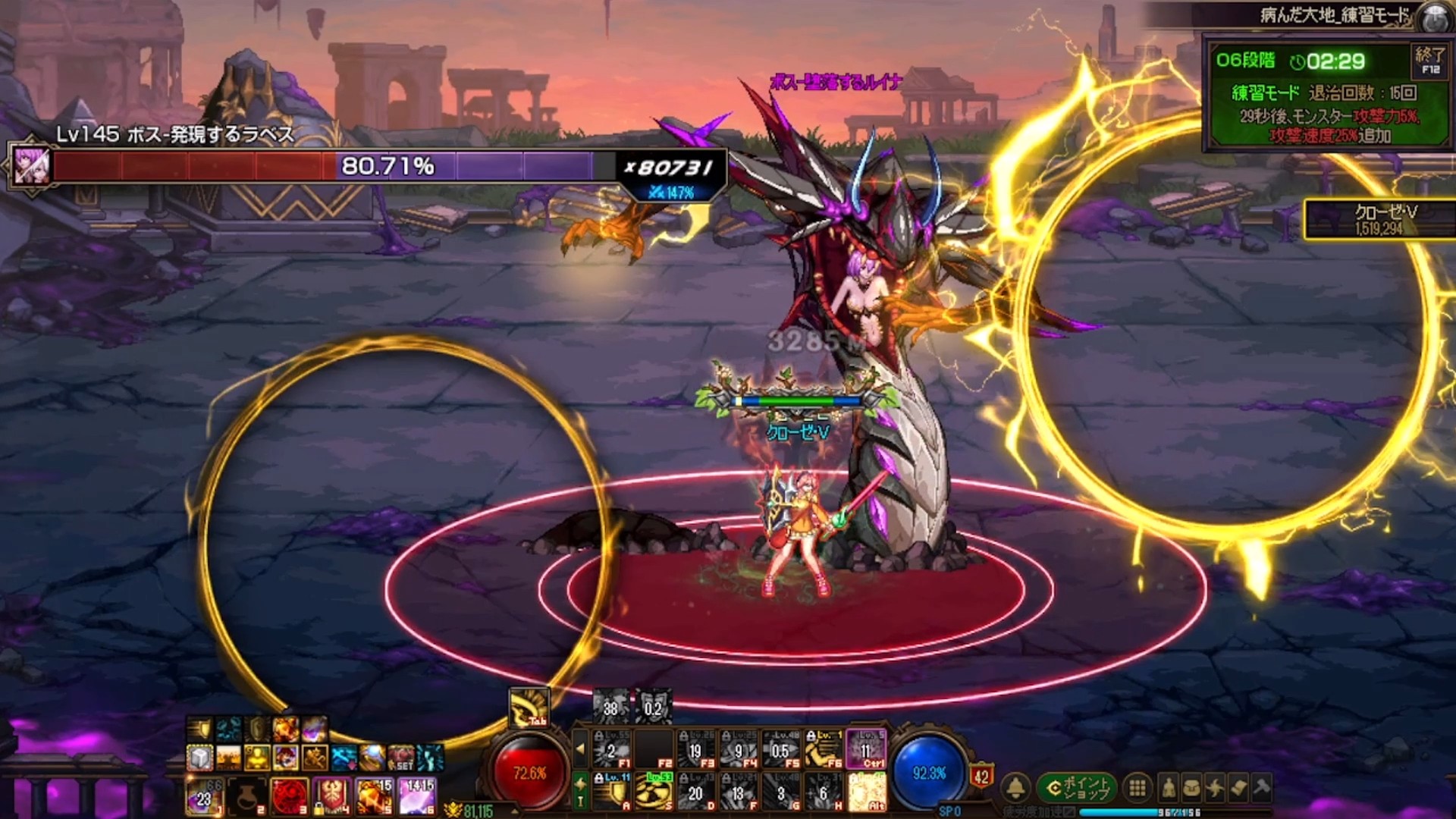The image size is (1456, 819).
Task: Activate the Tab buff skill icon
Action: click(x=529, y=708)
